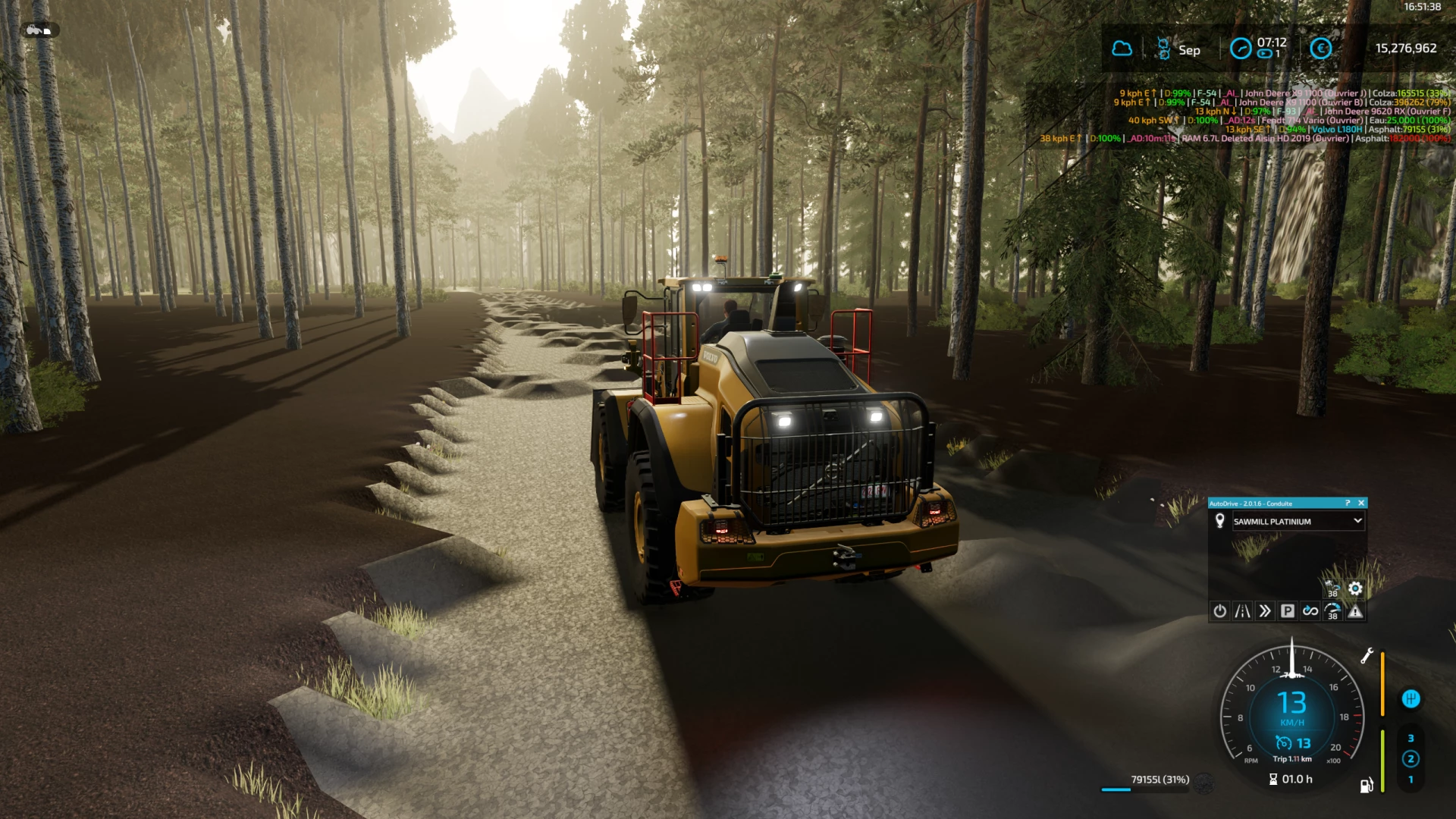Image resolution: width=1456 pixels, height=819 pixels.
Task: Enable Park mode in AutoDrive panel
Action: [1288, 610]
